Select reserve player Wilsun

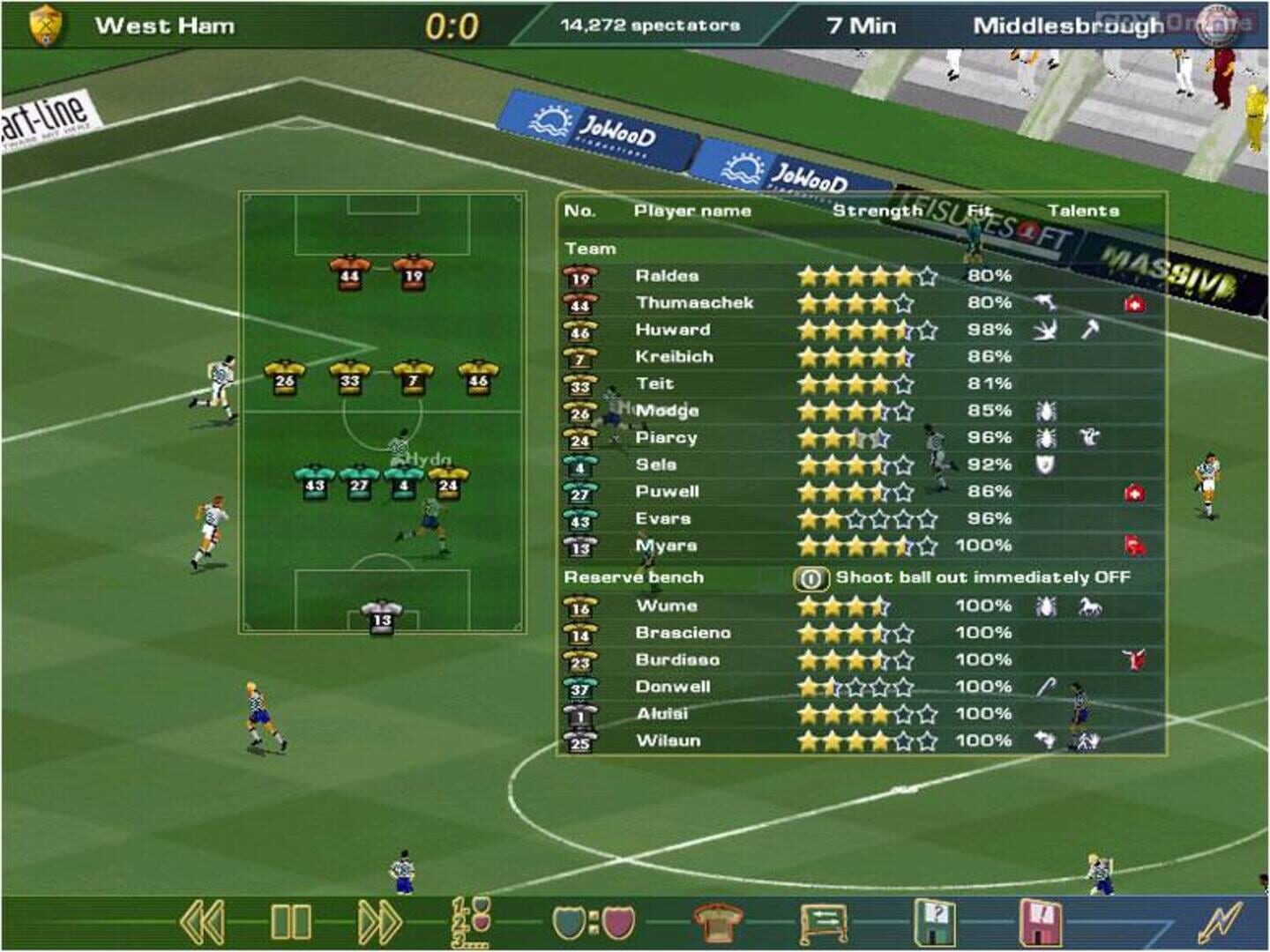[x=669, y=740]
